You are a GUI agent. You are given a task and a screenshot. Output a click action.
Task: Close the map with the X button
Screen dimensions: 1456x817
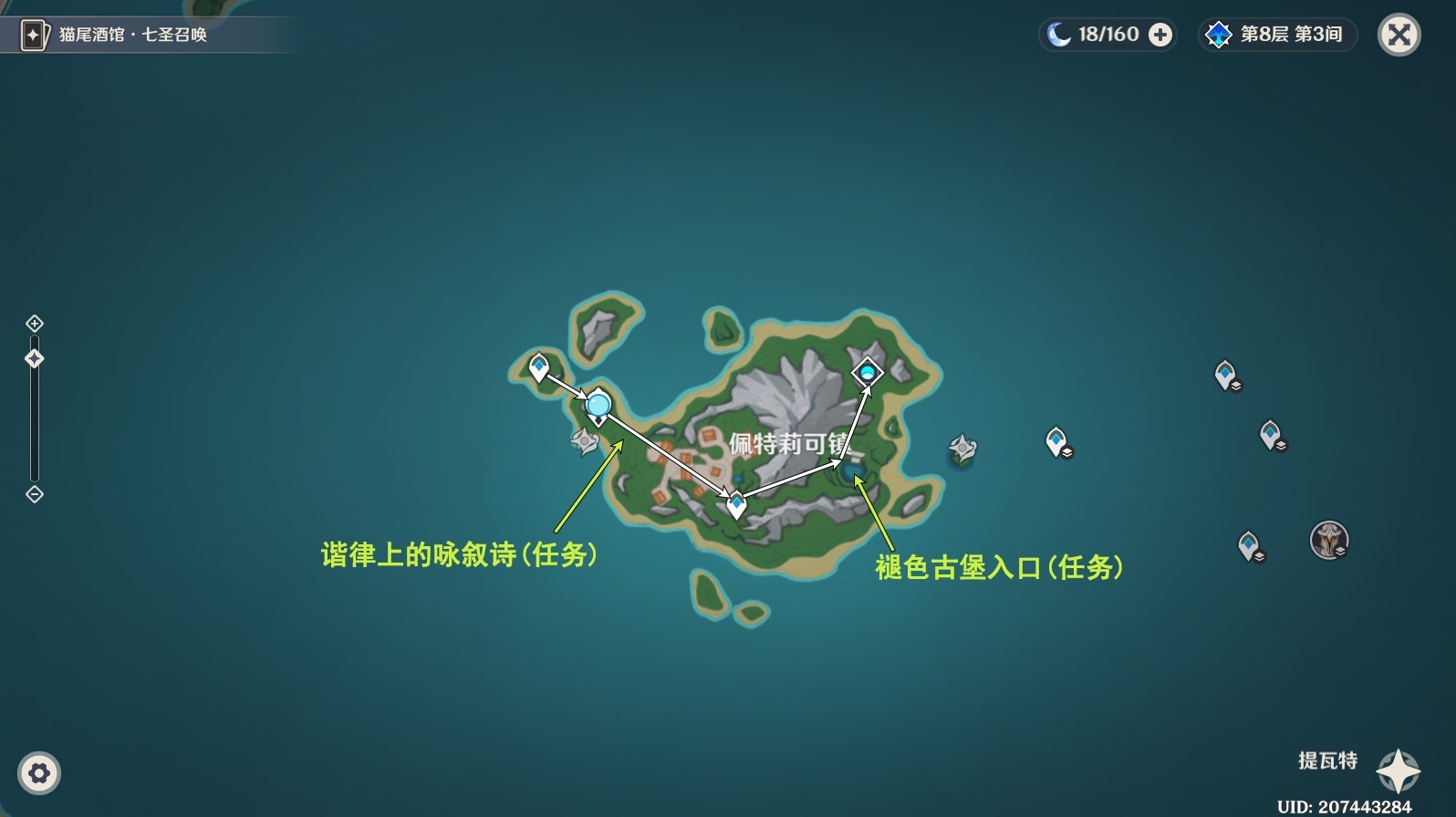(x=1399, y=35)
